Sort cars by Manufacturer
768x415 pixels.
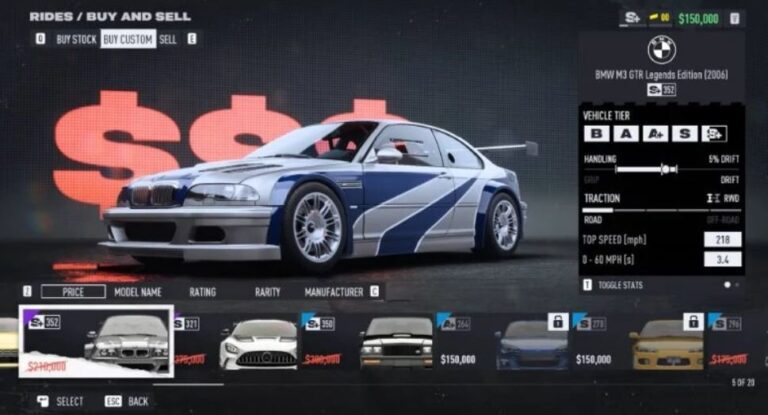pos(335,292)
